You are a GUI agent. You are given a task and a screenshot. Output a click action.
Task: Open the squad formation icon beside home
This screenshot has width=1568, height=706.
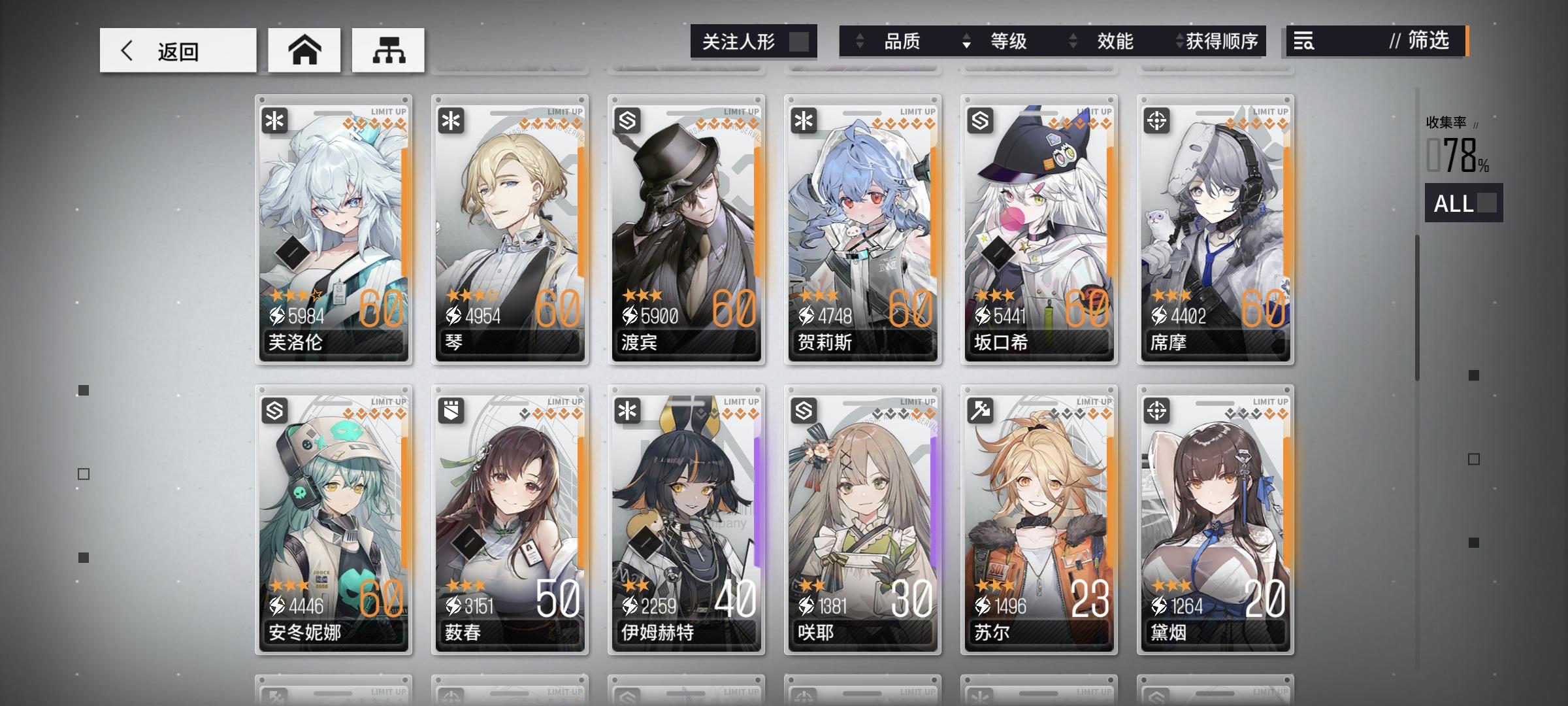[x=388, y=50]
